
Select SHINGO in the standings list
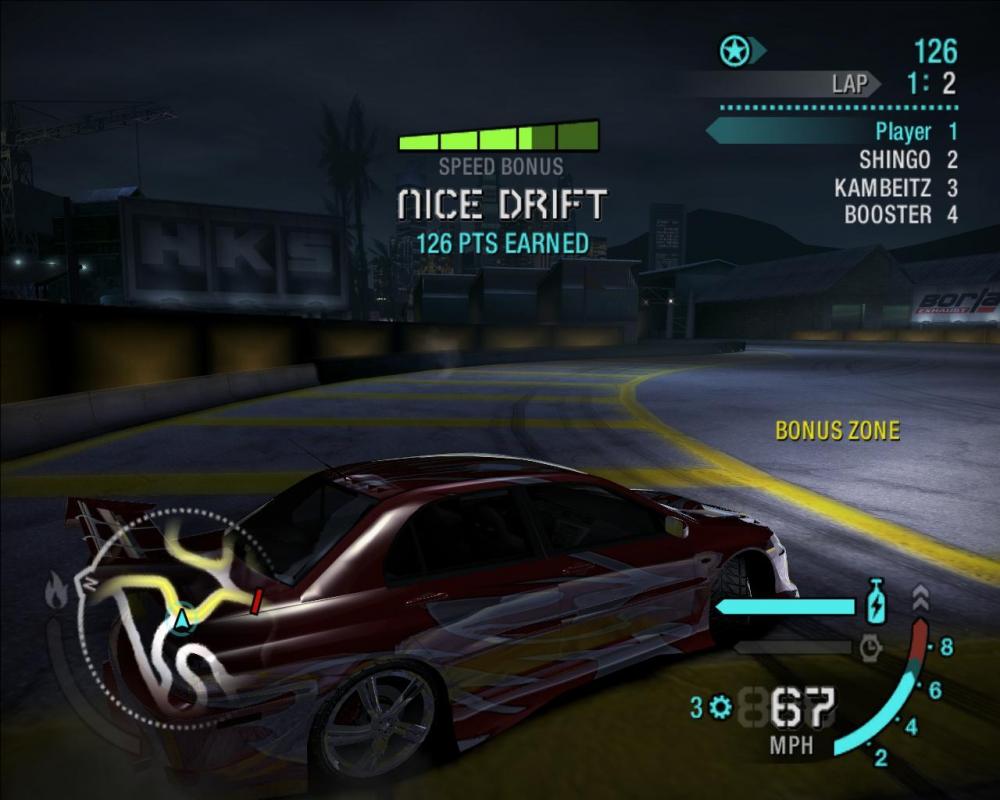(x=907, y=159)
